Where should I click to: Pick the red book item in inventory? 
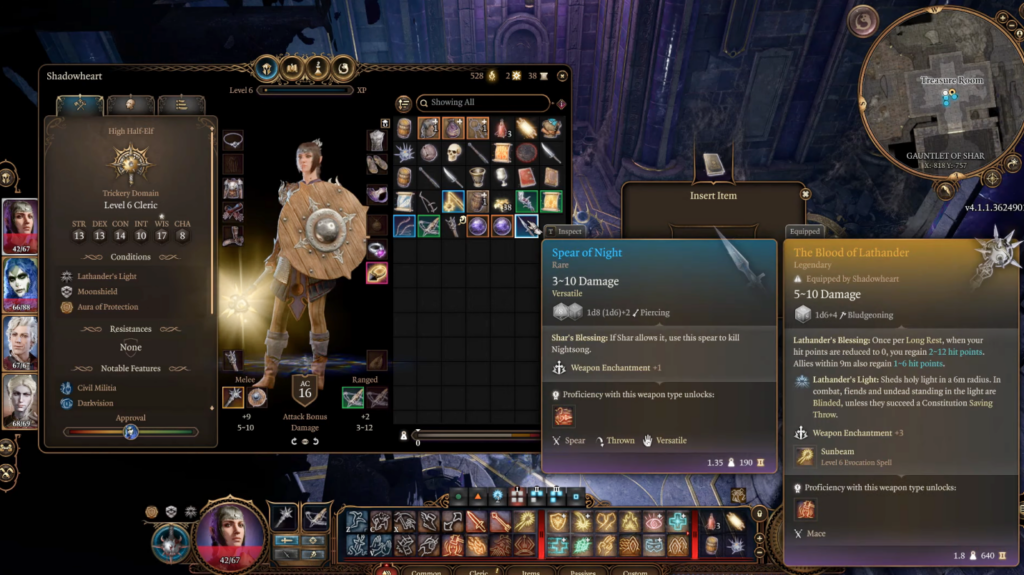(x=527, y=177)
